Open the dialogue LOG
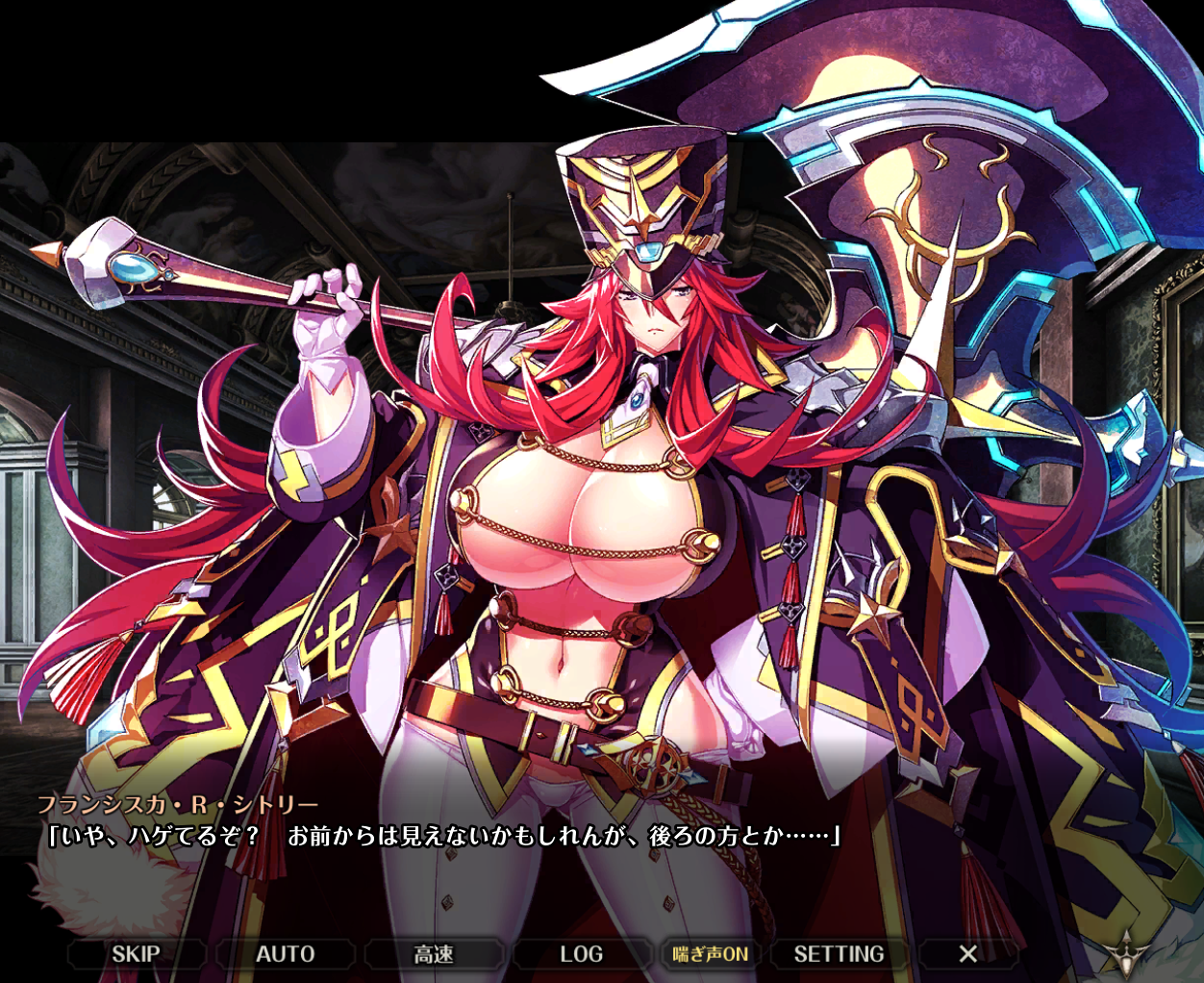The height and width of the screenshot is (983, 1204). [582, 953]
